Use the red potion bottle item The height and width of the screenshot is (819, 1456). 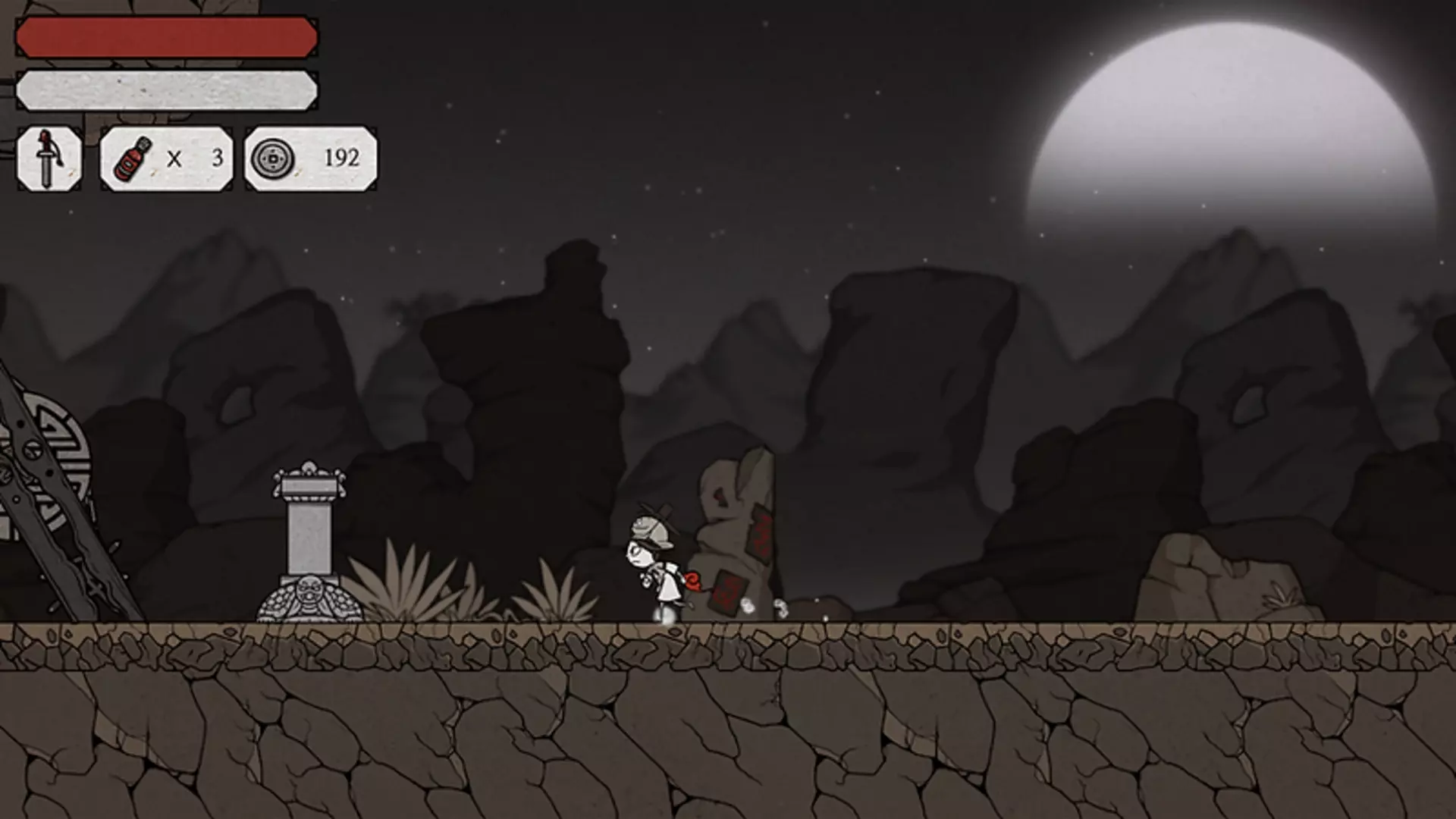coord(133,158)
